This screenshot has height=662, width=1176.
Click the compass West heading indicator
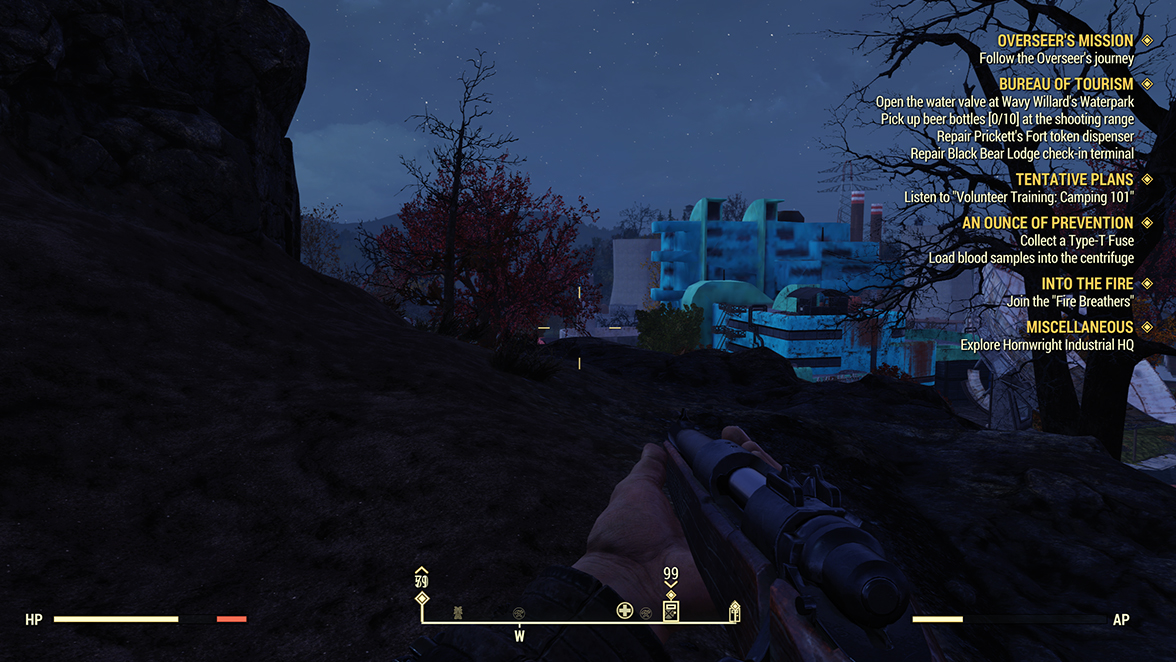click(x=519, y=636)
